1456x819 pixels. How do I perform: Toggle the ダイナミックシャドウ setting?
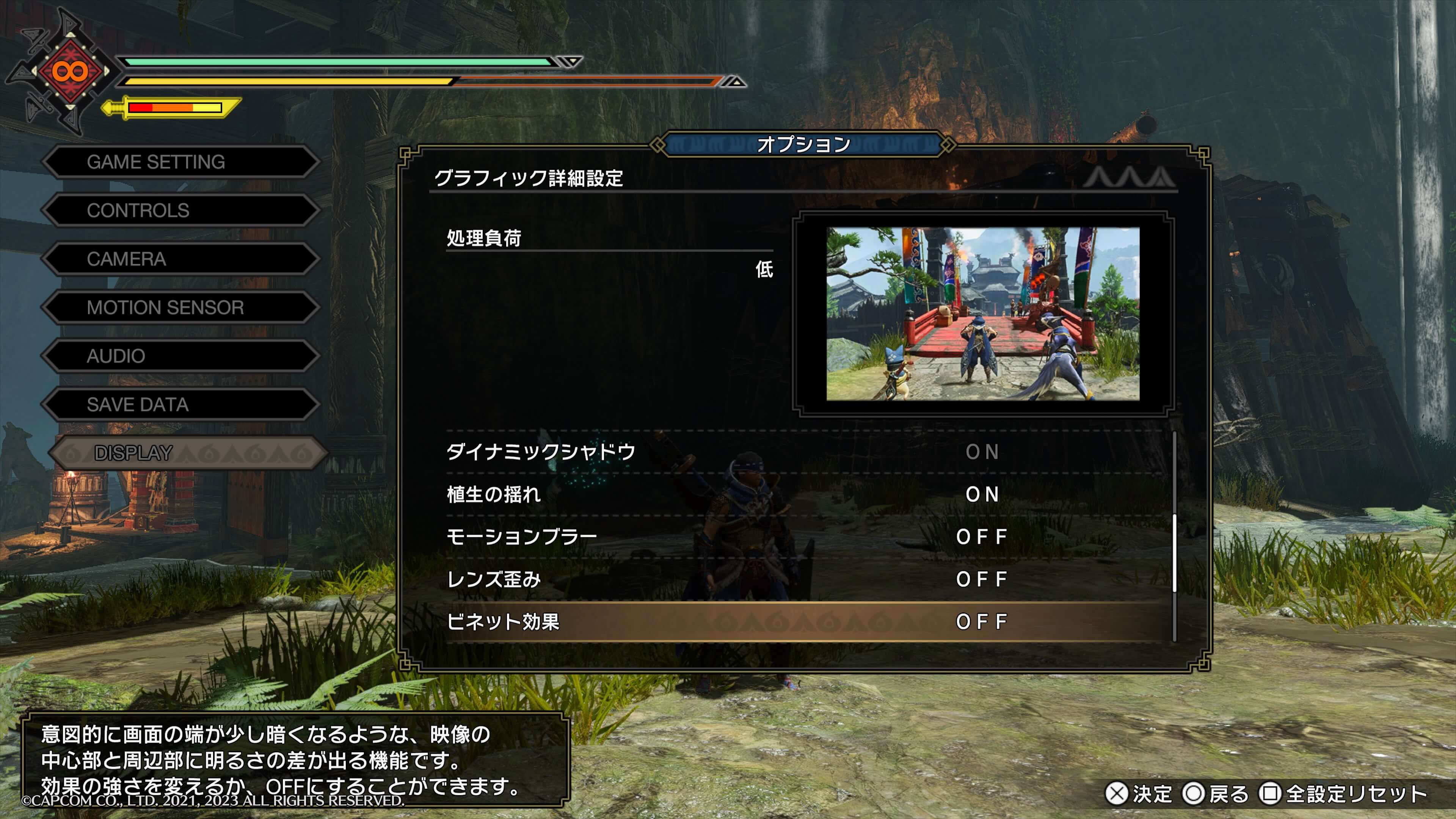click(x=803, y=452)
